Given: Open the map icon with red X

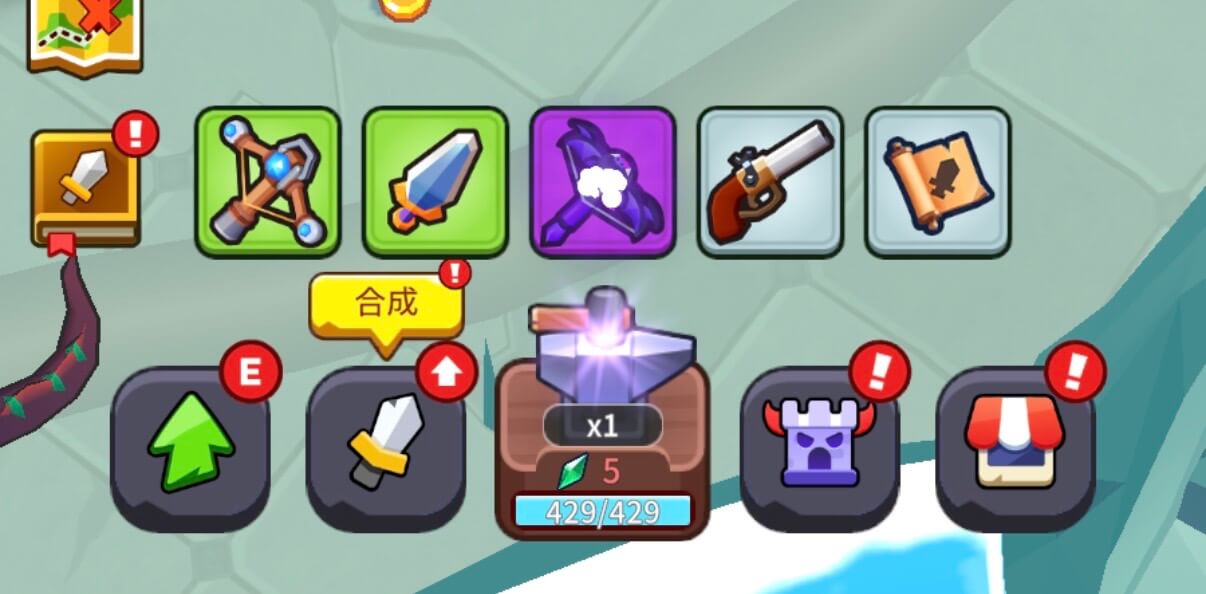Looking at the screenshot, I should (84, 35).
